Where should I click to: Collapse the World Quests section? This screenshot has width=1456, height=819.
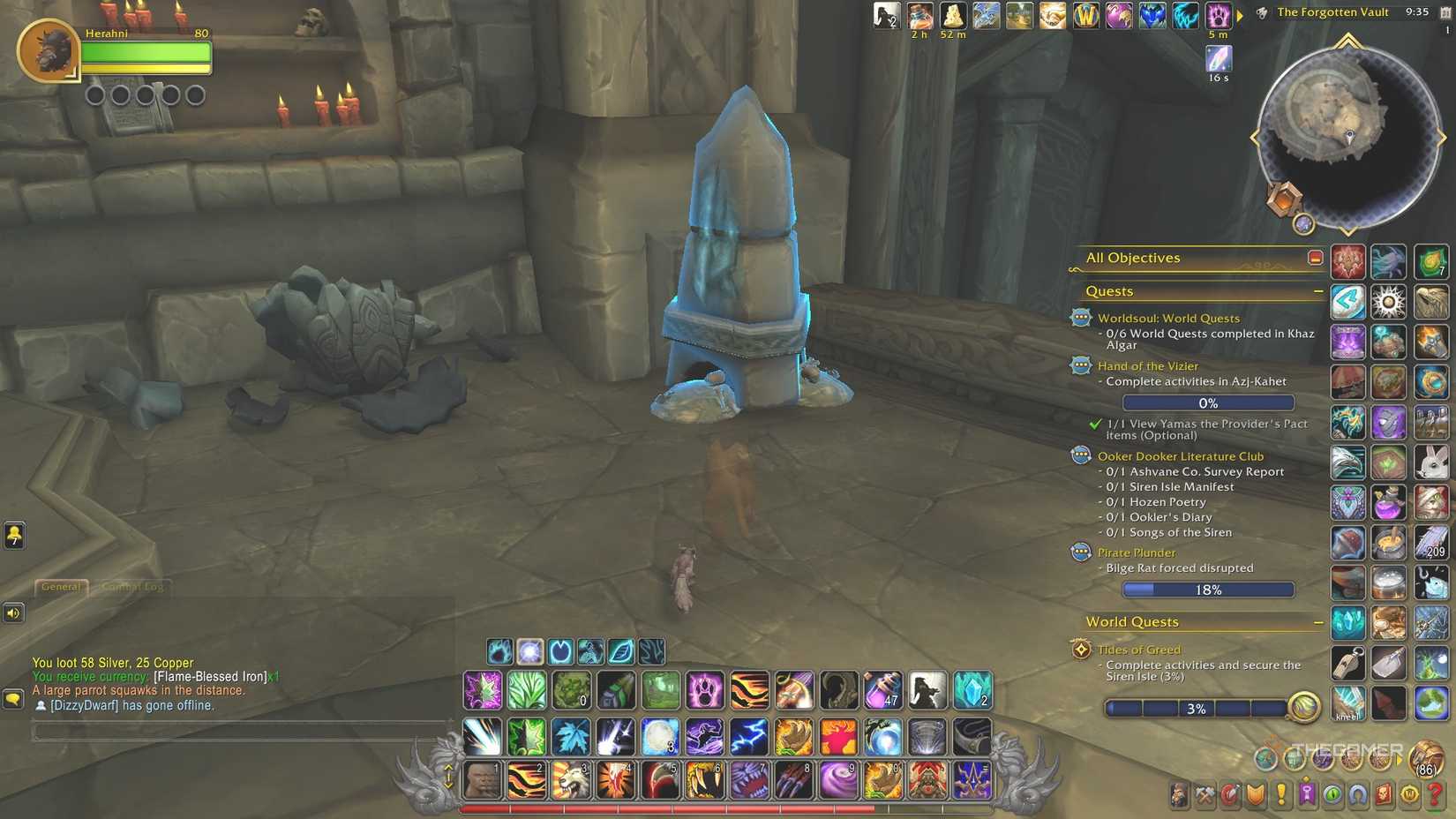1318,621
